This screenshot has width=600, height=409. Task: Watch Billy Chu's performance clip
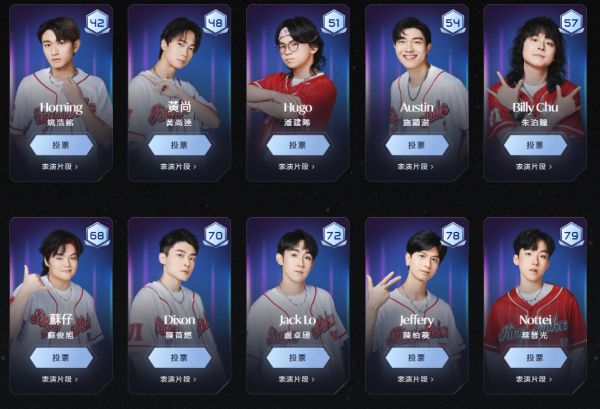tap(535, 167)
